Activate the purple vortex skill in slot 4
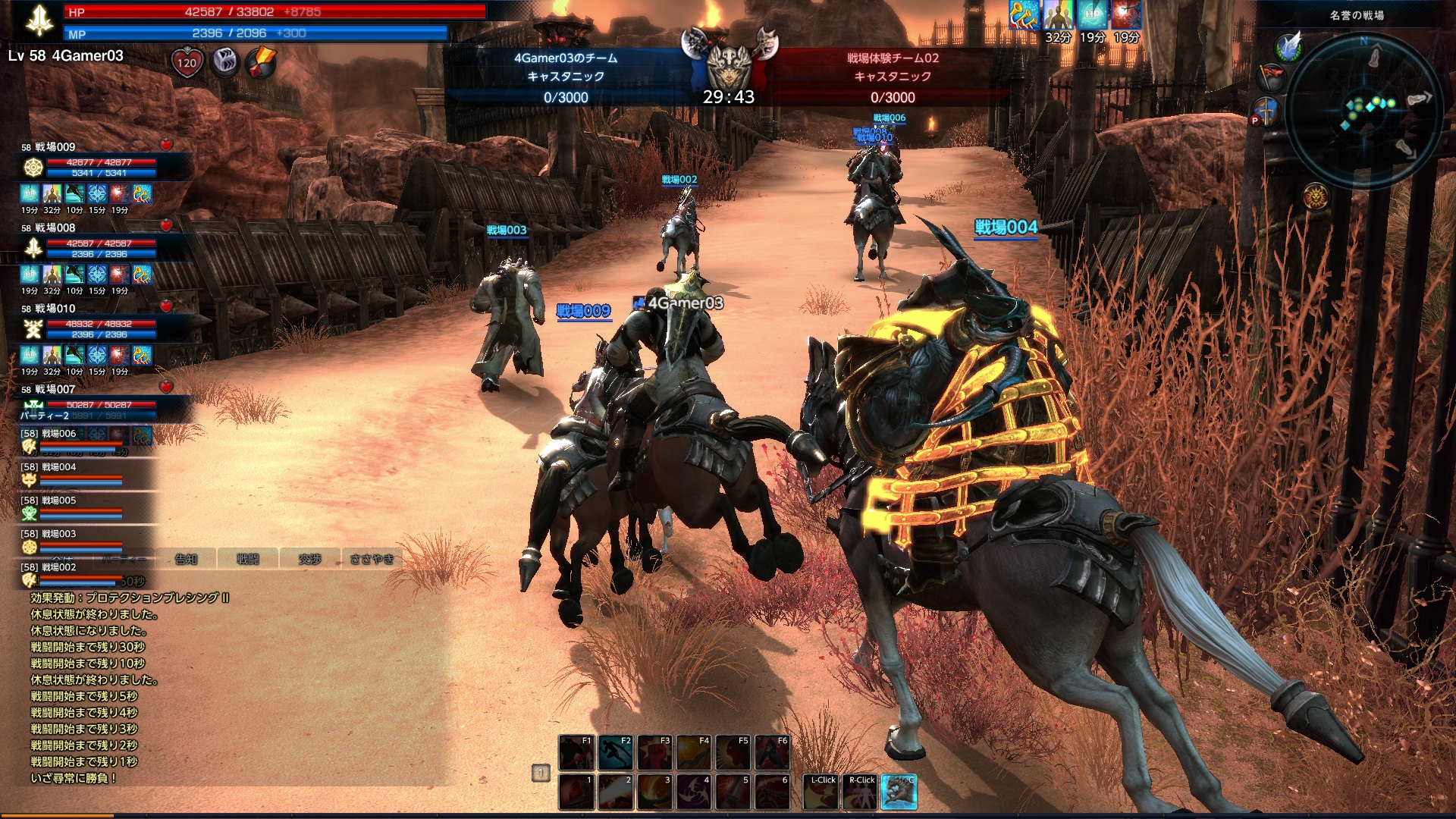This screenshot has width=1456, height=819. pyautogui.click(x=694, y=792)
